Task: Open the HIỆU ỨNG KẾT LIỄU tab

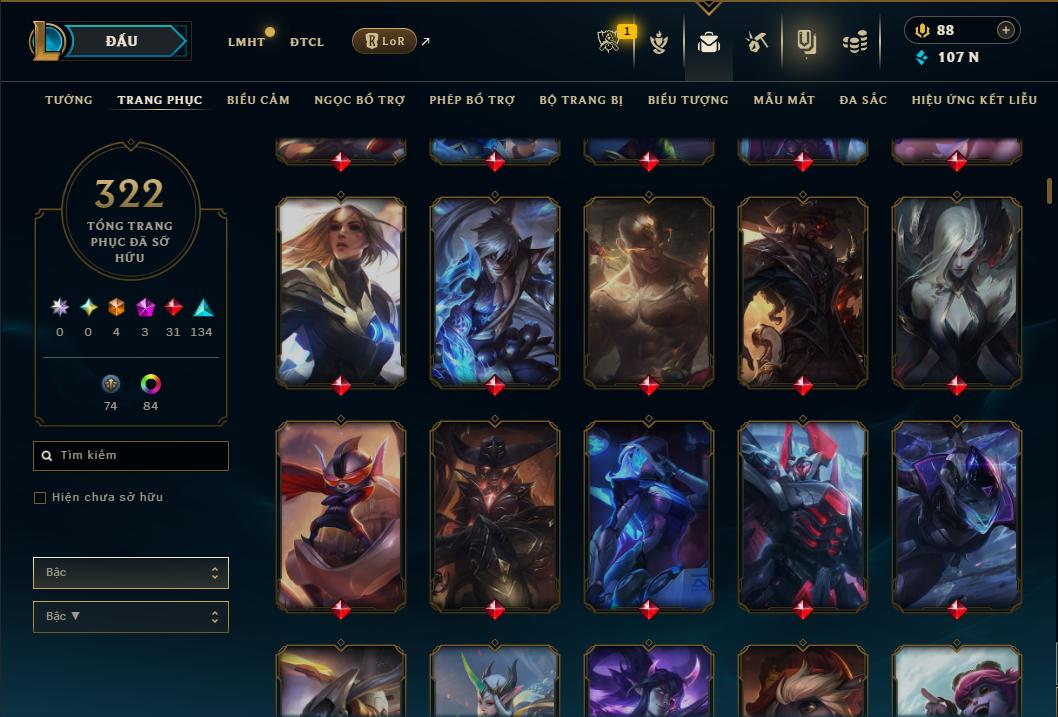Action: tap(972, 100)
